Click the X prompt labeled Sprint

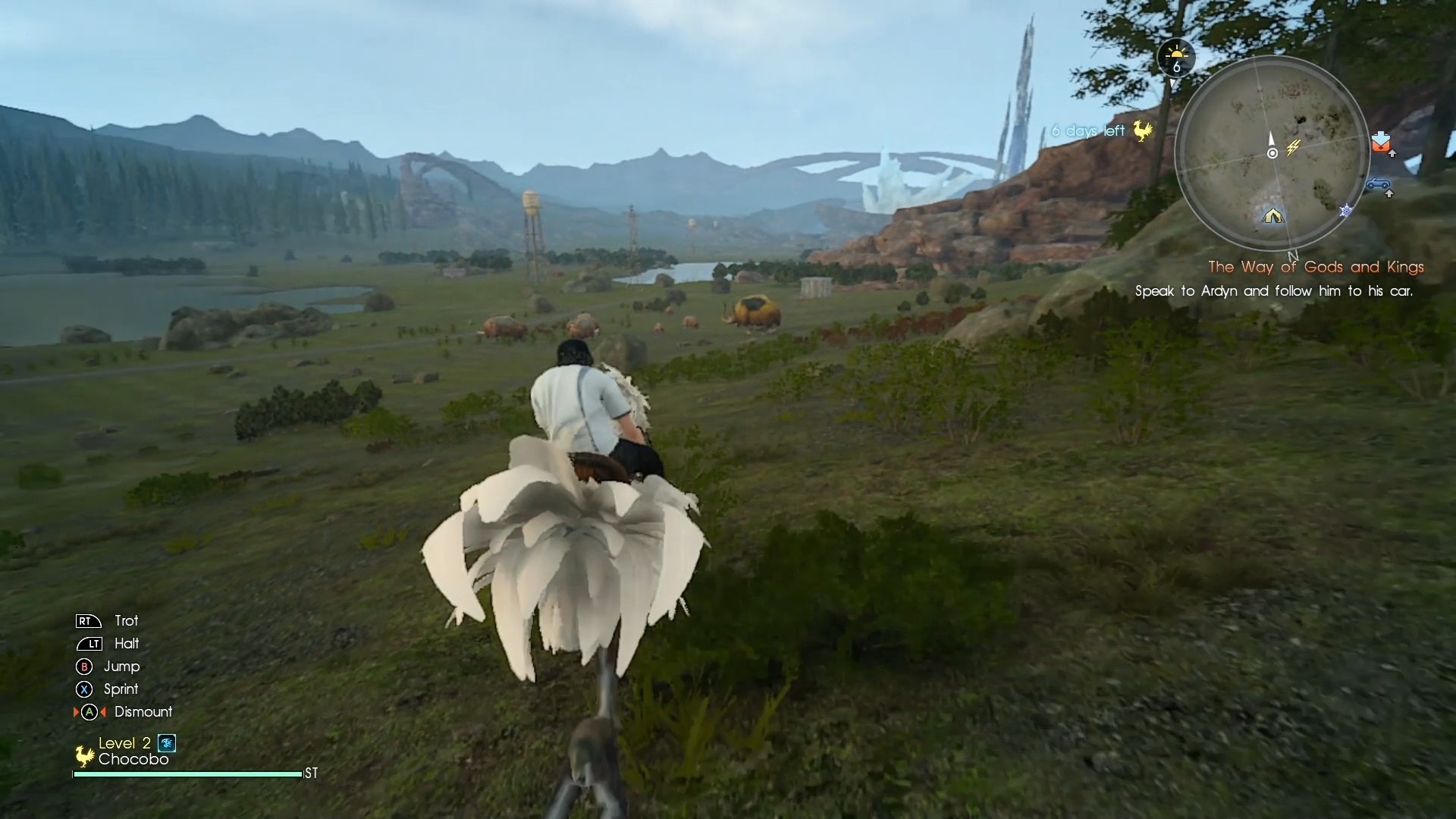pos(84,689)
